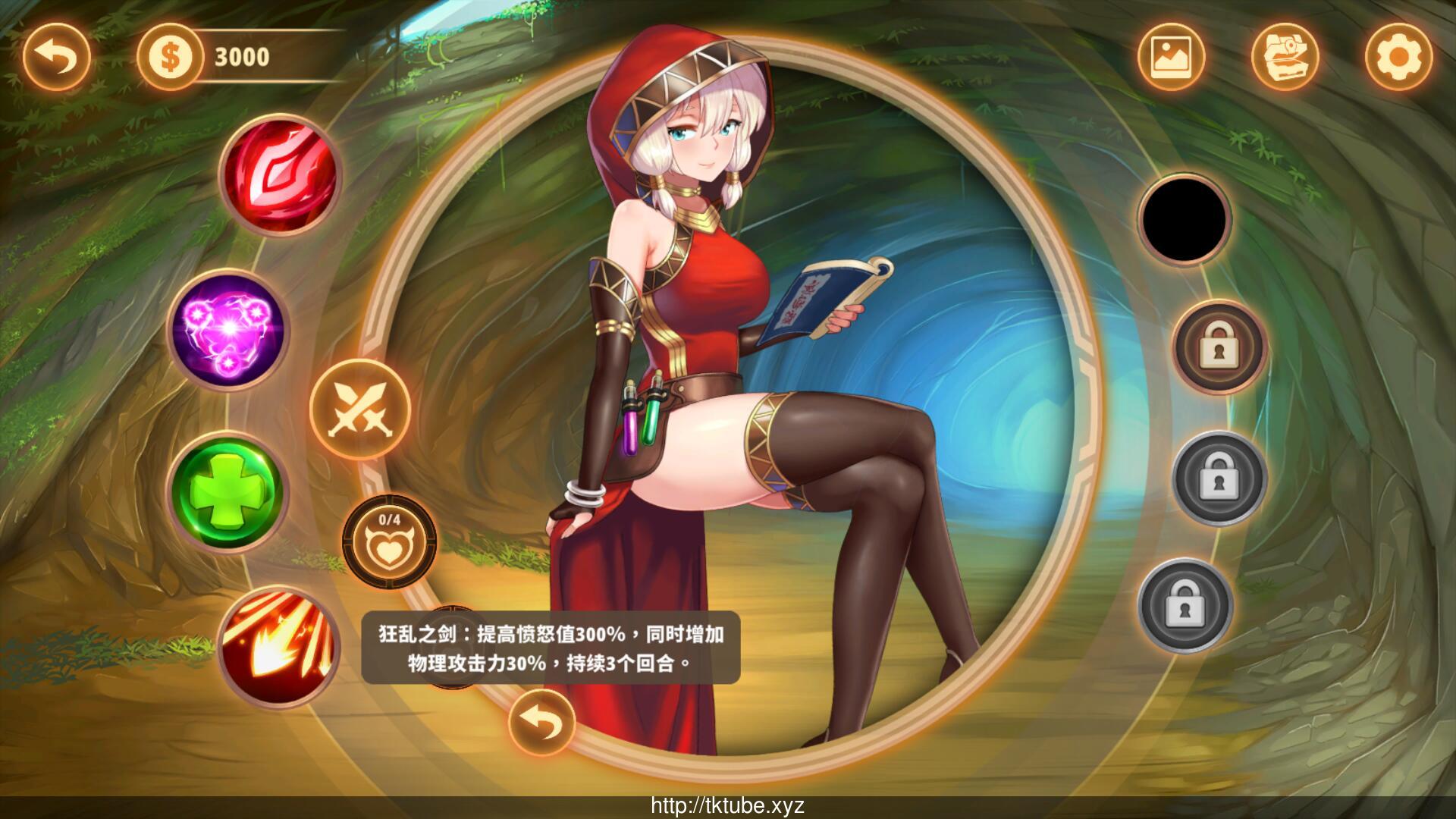Click the crossed swords battle button
This screenshot has width=1456, height=819.
pyautogui.click(x=360, y=408)
